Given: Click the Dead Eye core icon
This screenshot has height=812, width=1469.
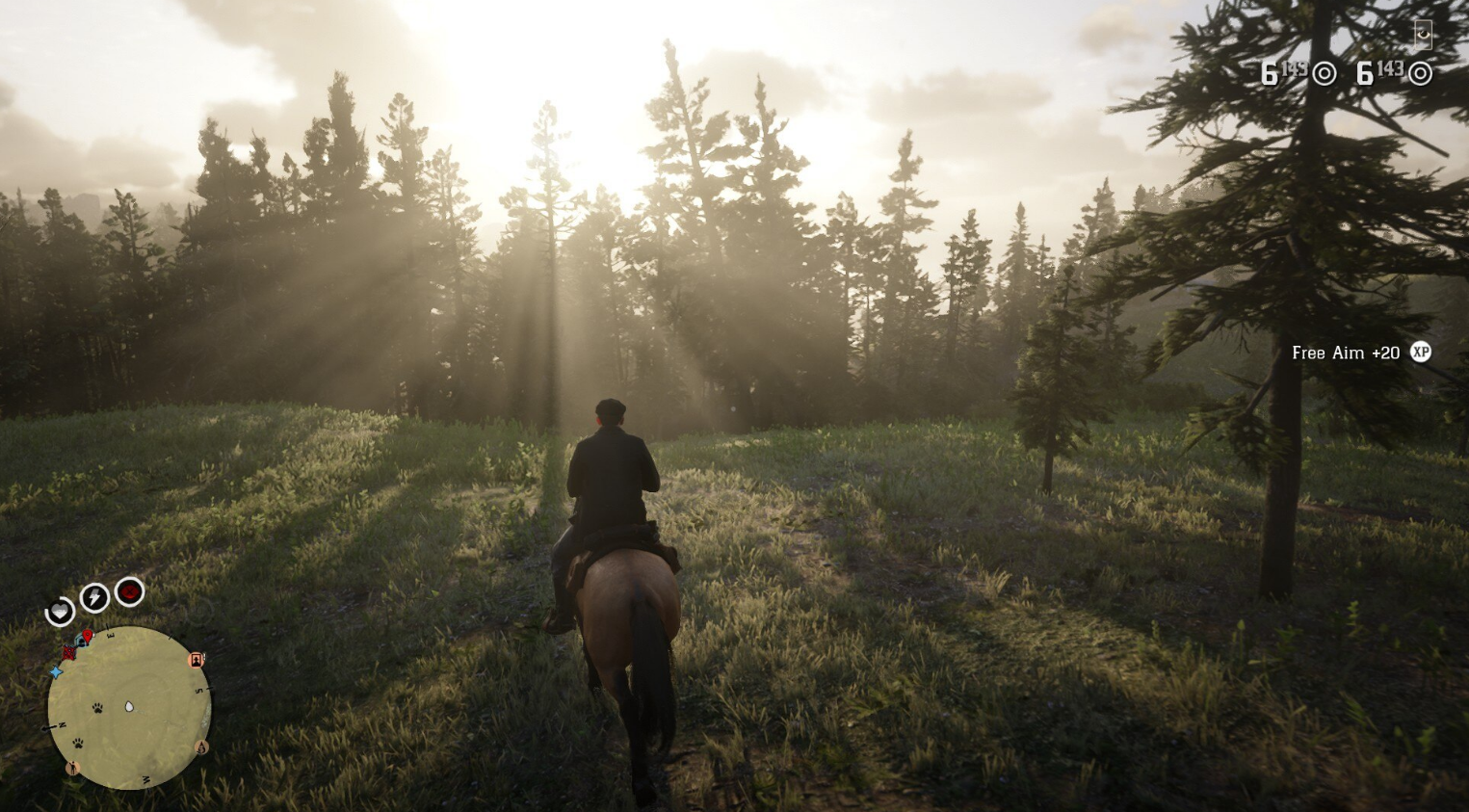Looking at the screenshot, I should [x=129, y=591].
